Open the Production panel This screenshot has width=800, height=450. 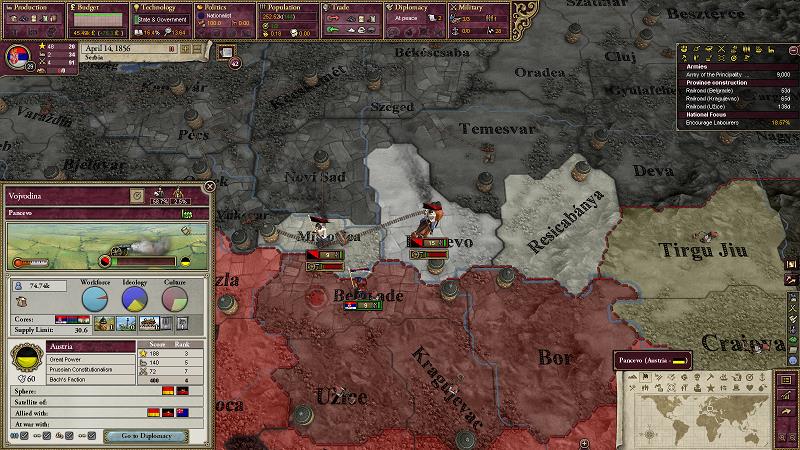(32, 7)
